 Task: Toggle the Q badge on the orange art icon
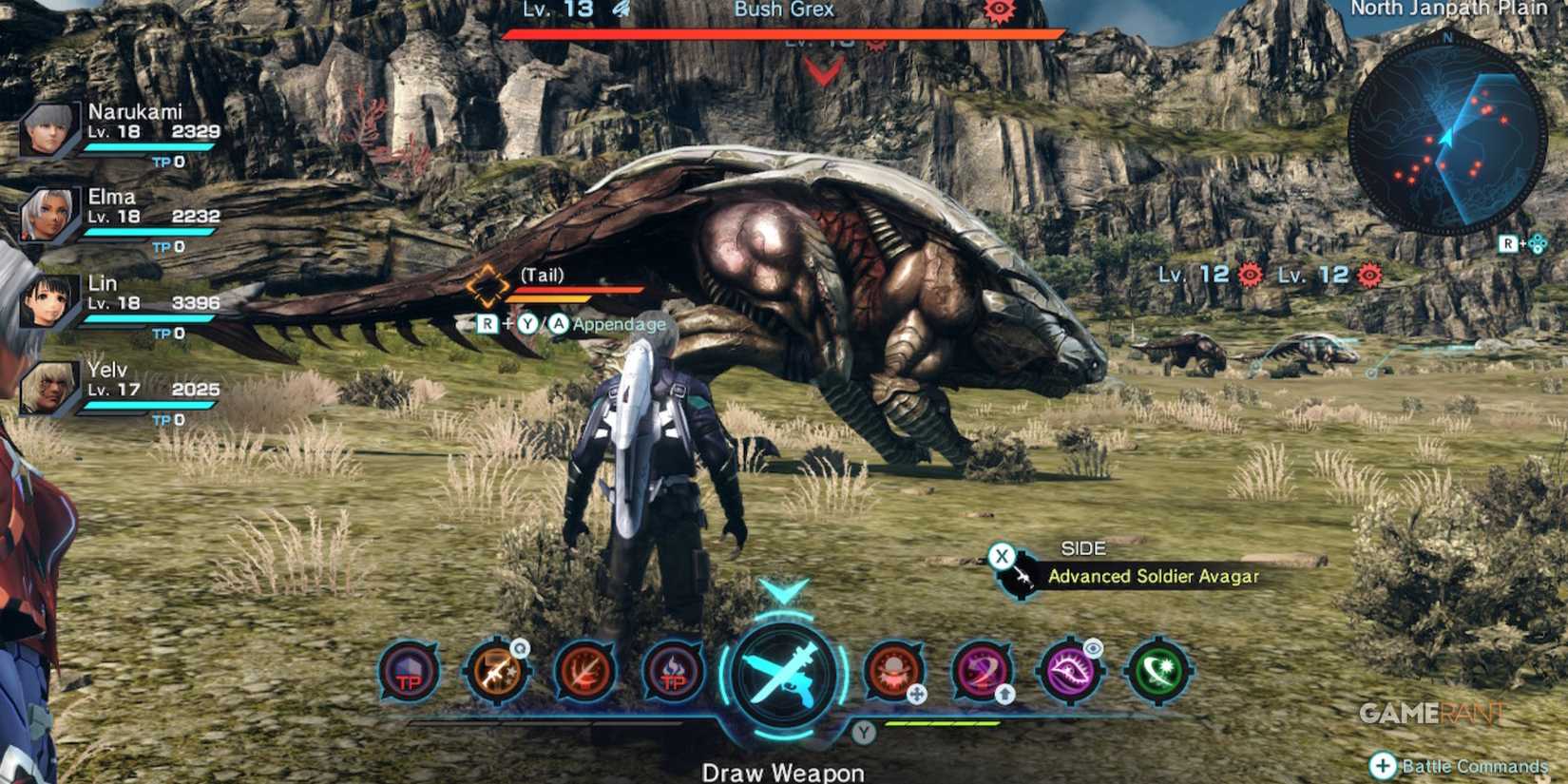pyautogui.click(x=518, y=648)
